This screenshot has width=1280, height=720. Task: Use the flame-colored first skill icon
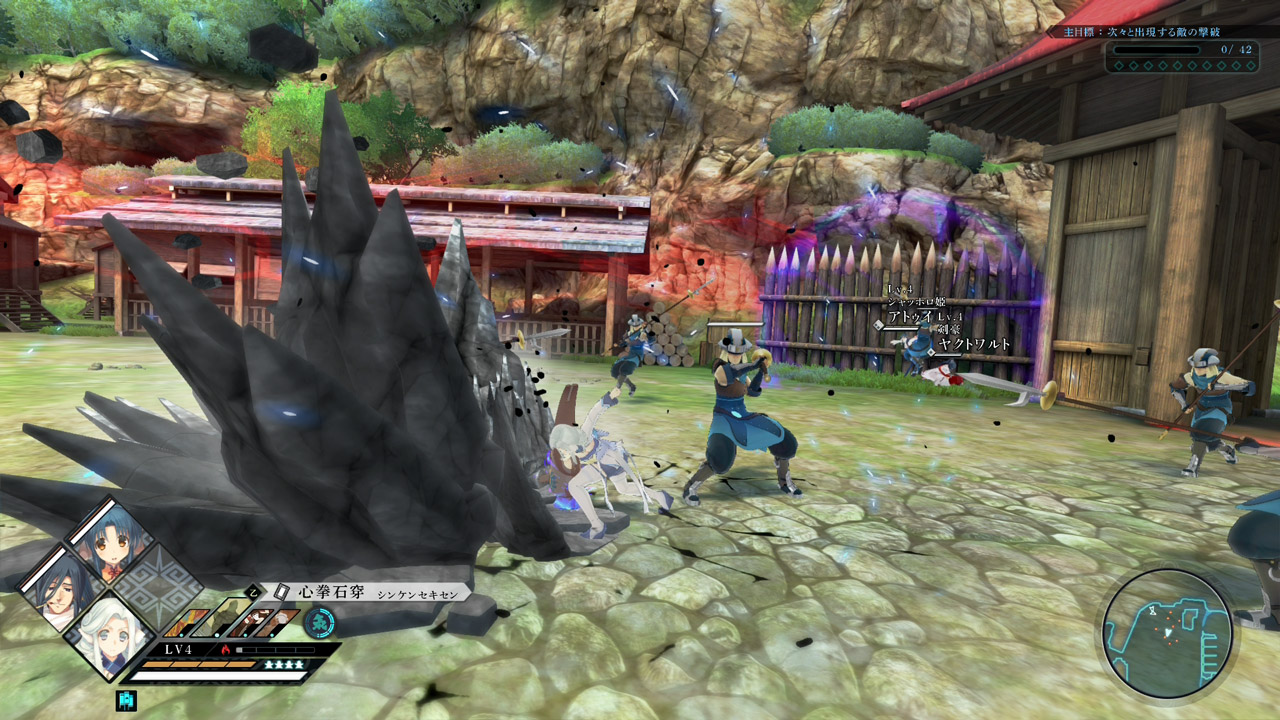pyautogui.click(x=186, y=623)
